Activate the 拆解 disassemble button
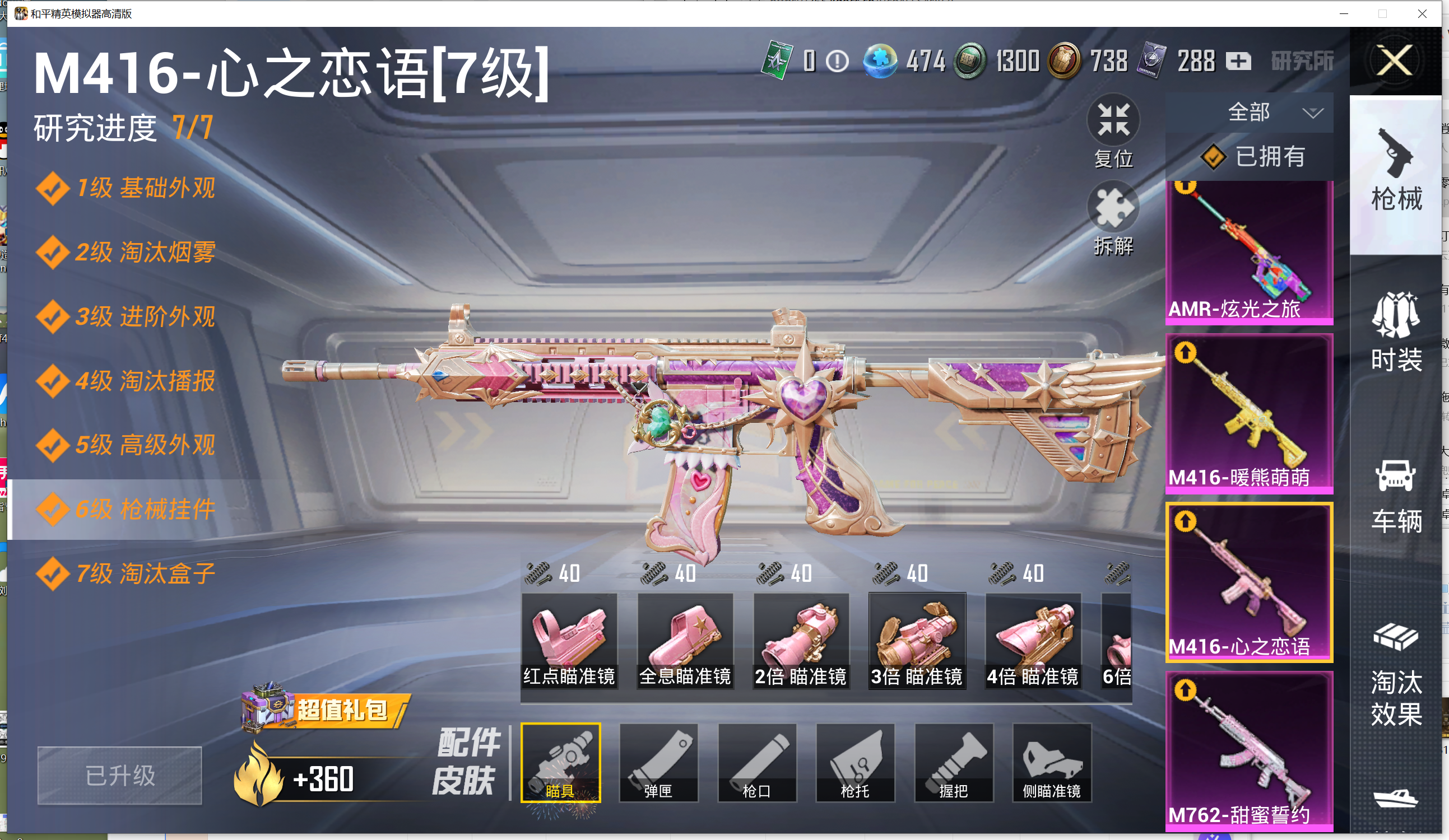The width and height of the screenshot is (1449, 840). click(1113, 219)
